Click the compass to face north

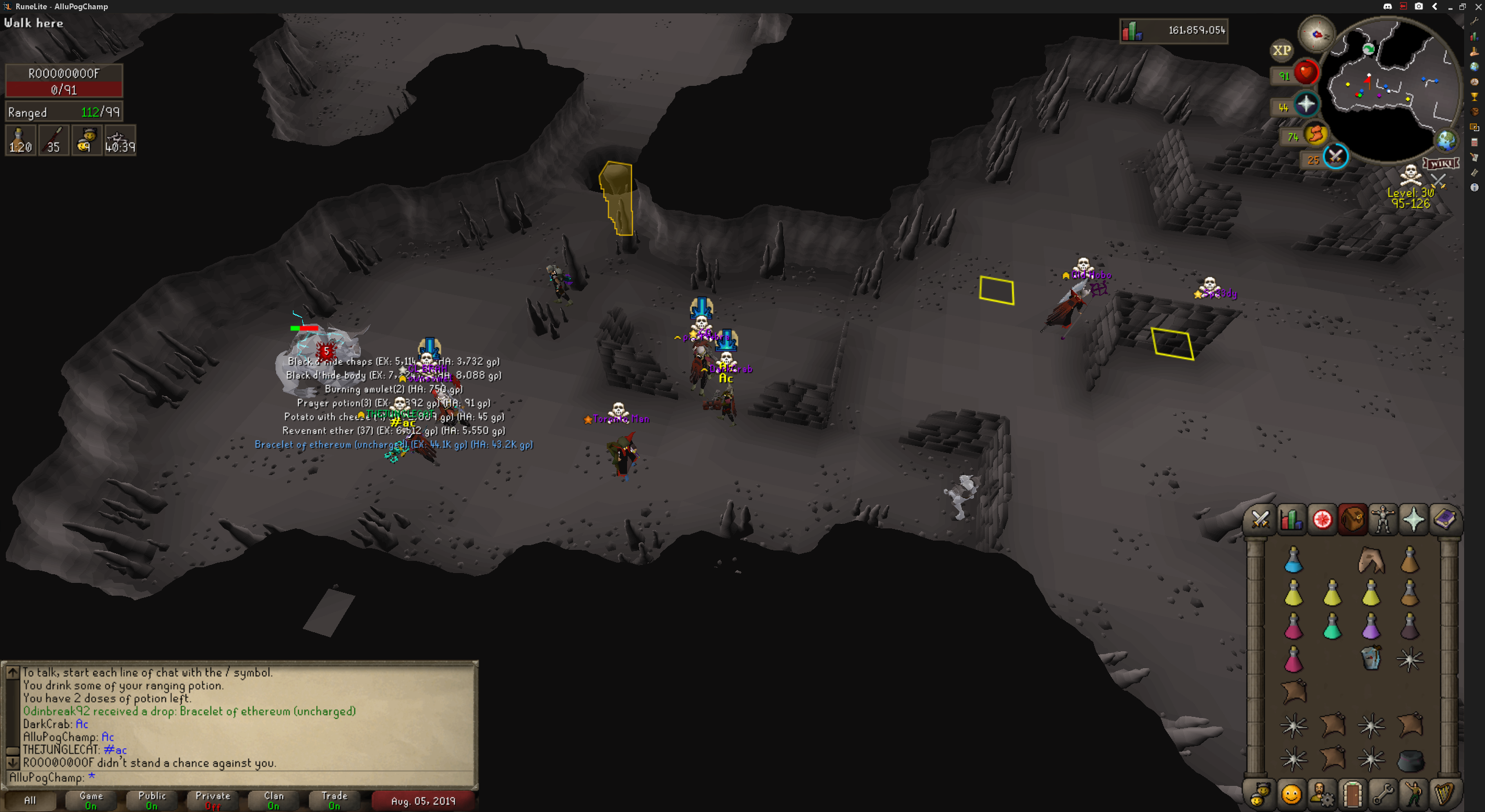1317,34
